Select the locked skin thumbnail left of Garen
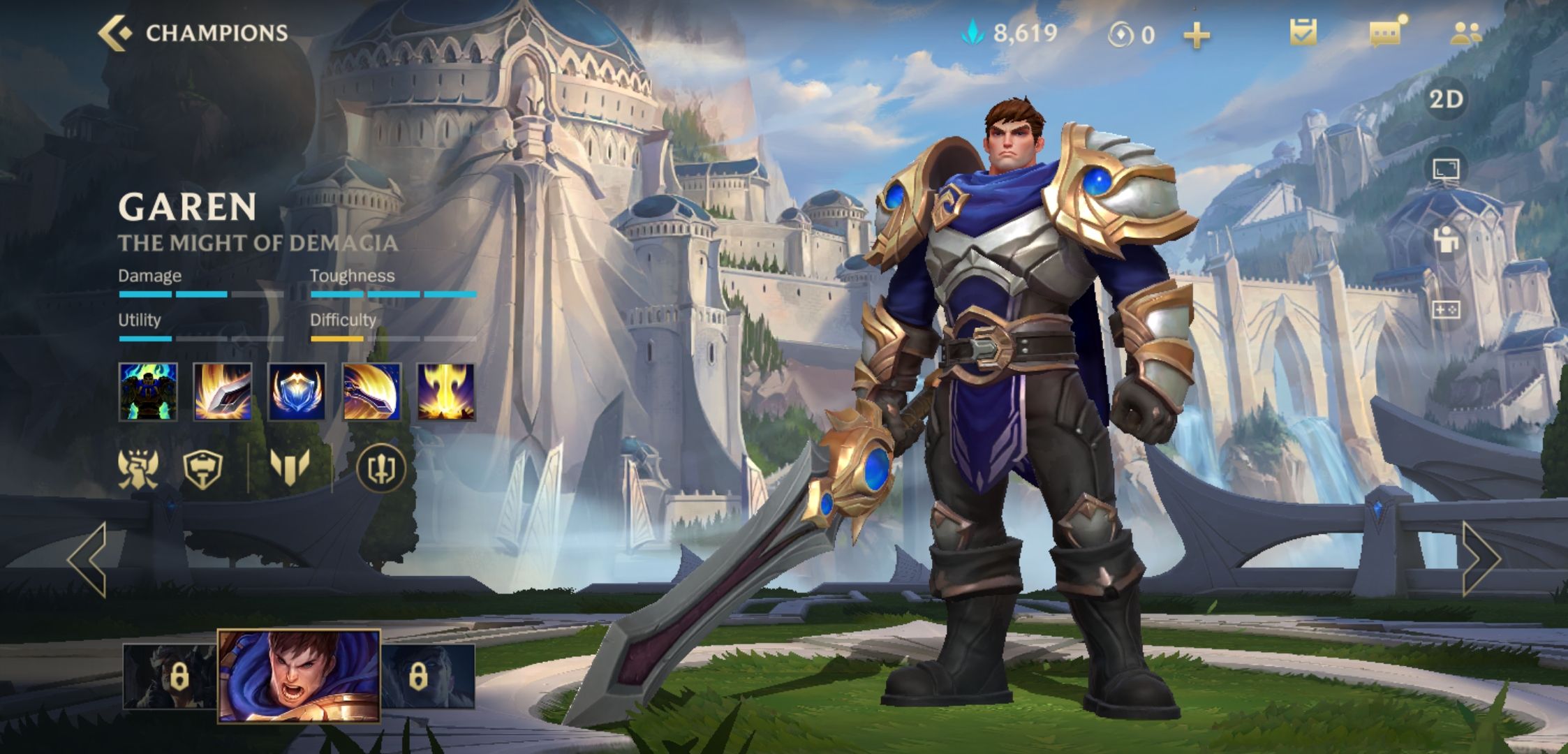The width and height of the screenshot is (1568, 754). coord(170,677)
